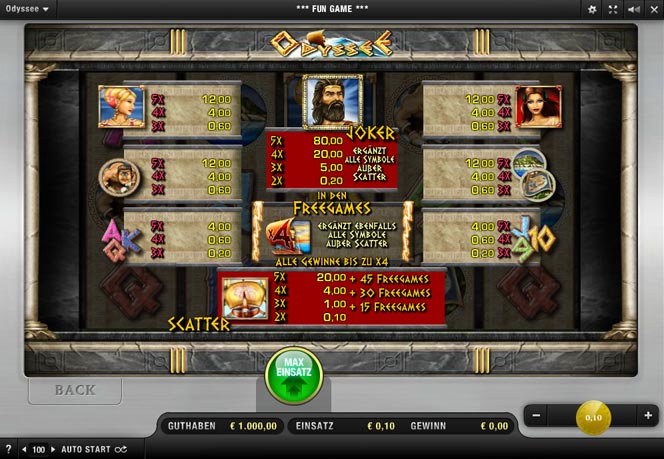Close the game window with the X
The width and height of the screenshot is (664, 459).
(653, 9)
